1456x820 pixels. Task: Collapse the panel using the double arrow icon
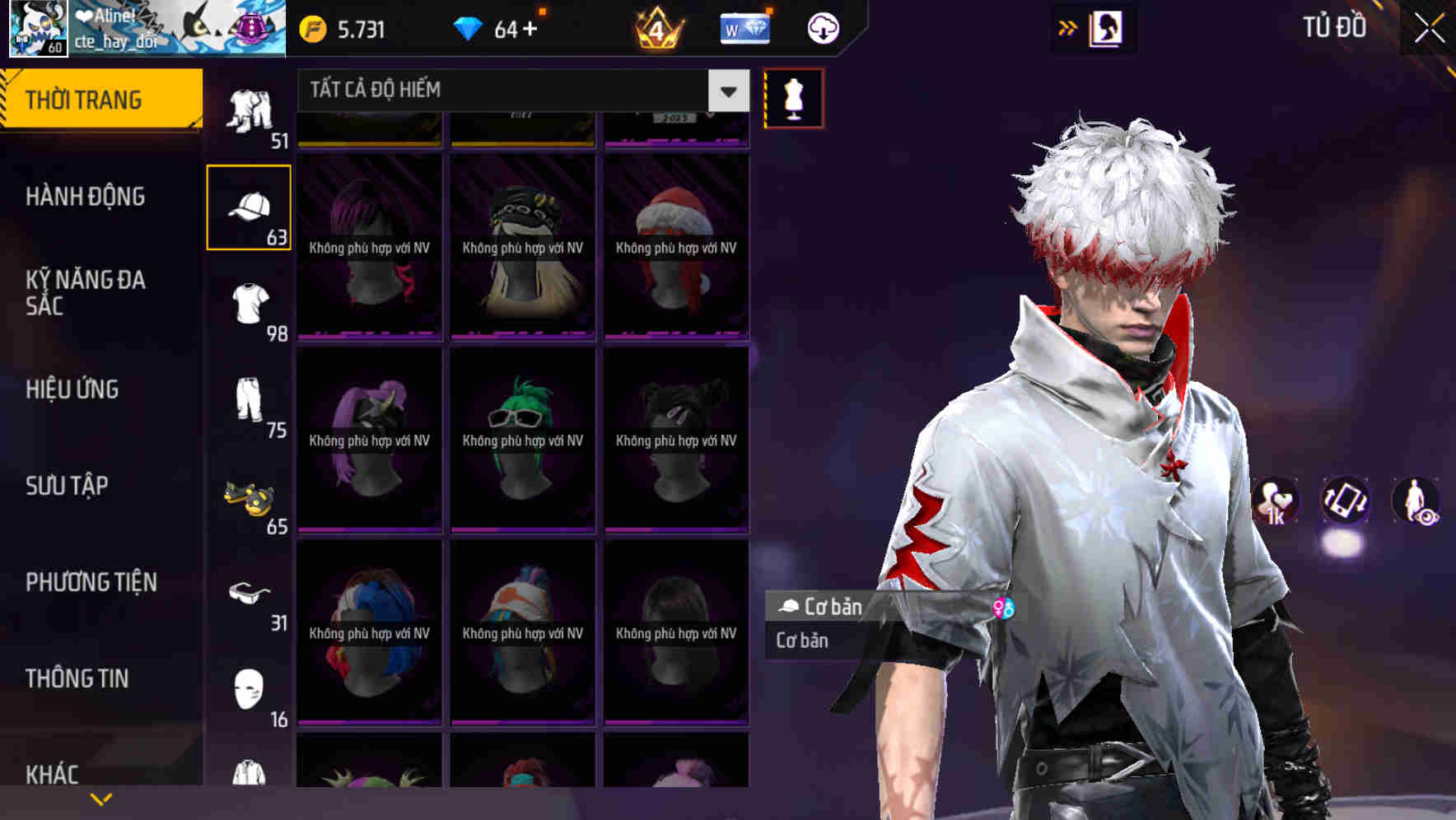pos(1067,27)
